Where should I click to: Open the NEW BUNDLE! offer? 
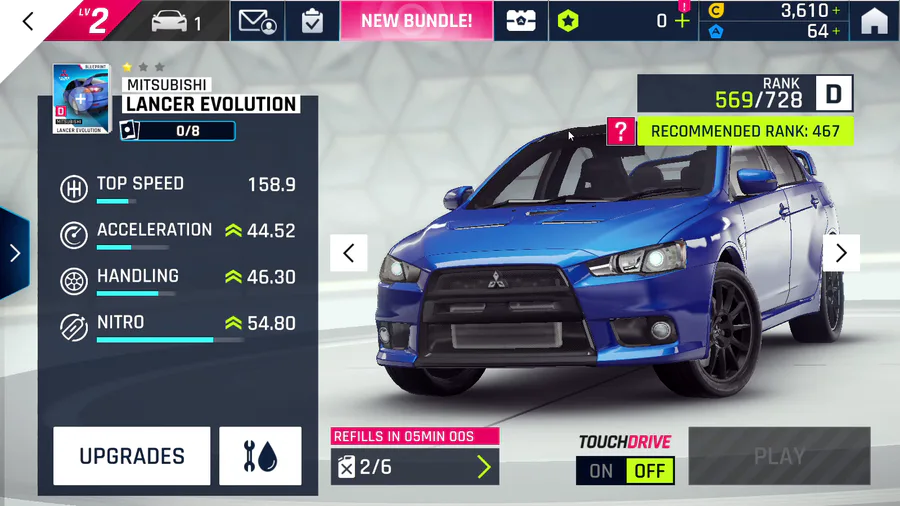pyautogui.click(x=416, y=21)
